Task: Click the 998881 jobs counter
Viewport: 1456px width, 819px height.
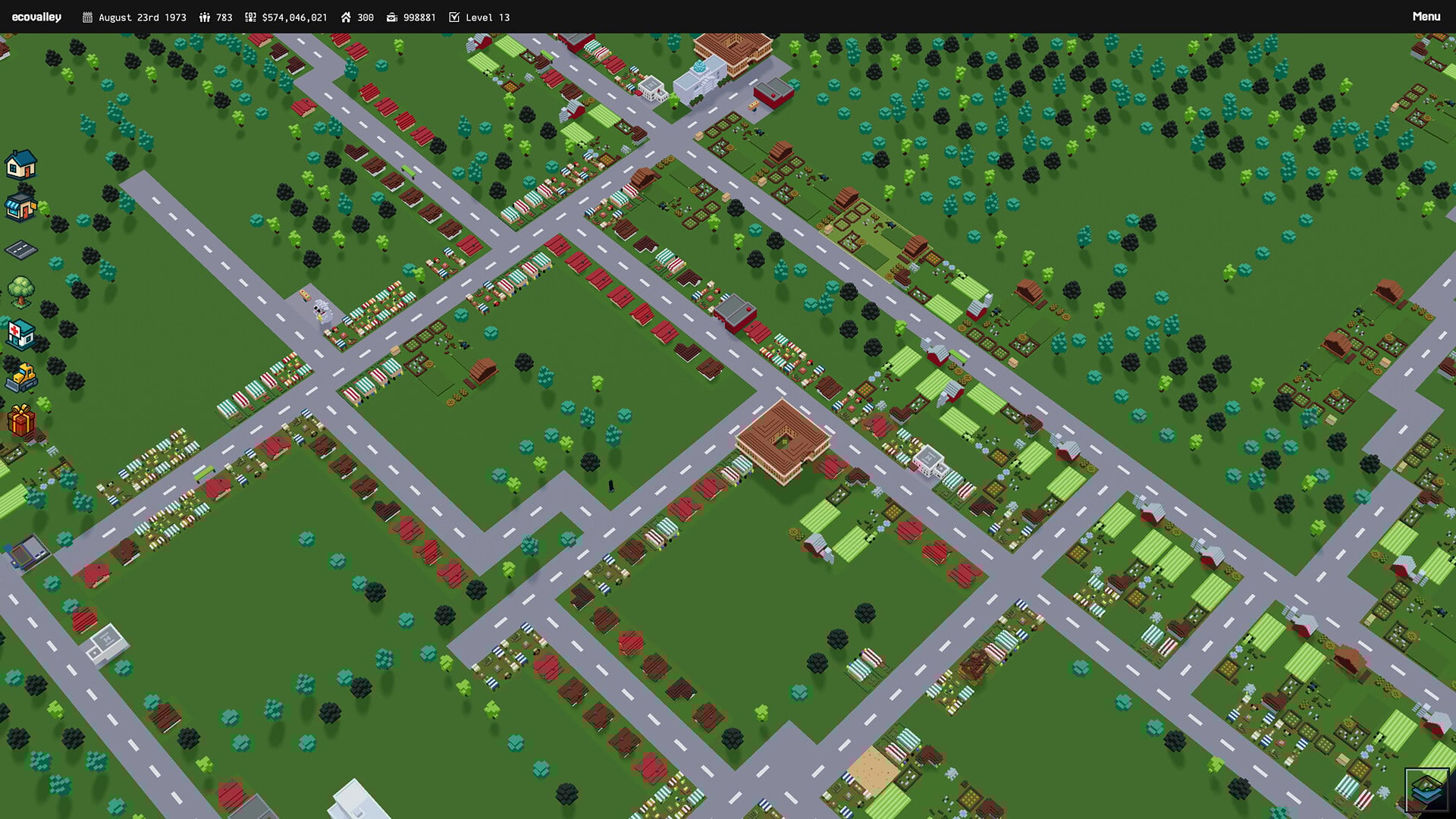Action: coord(420,17)
